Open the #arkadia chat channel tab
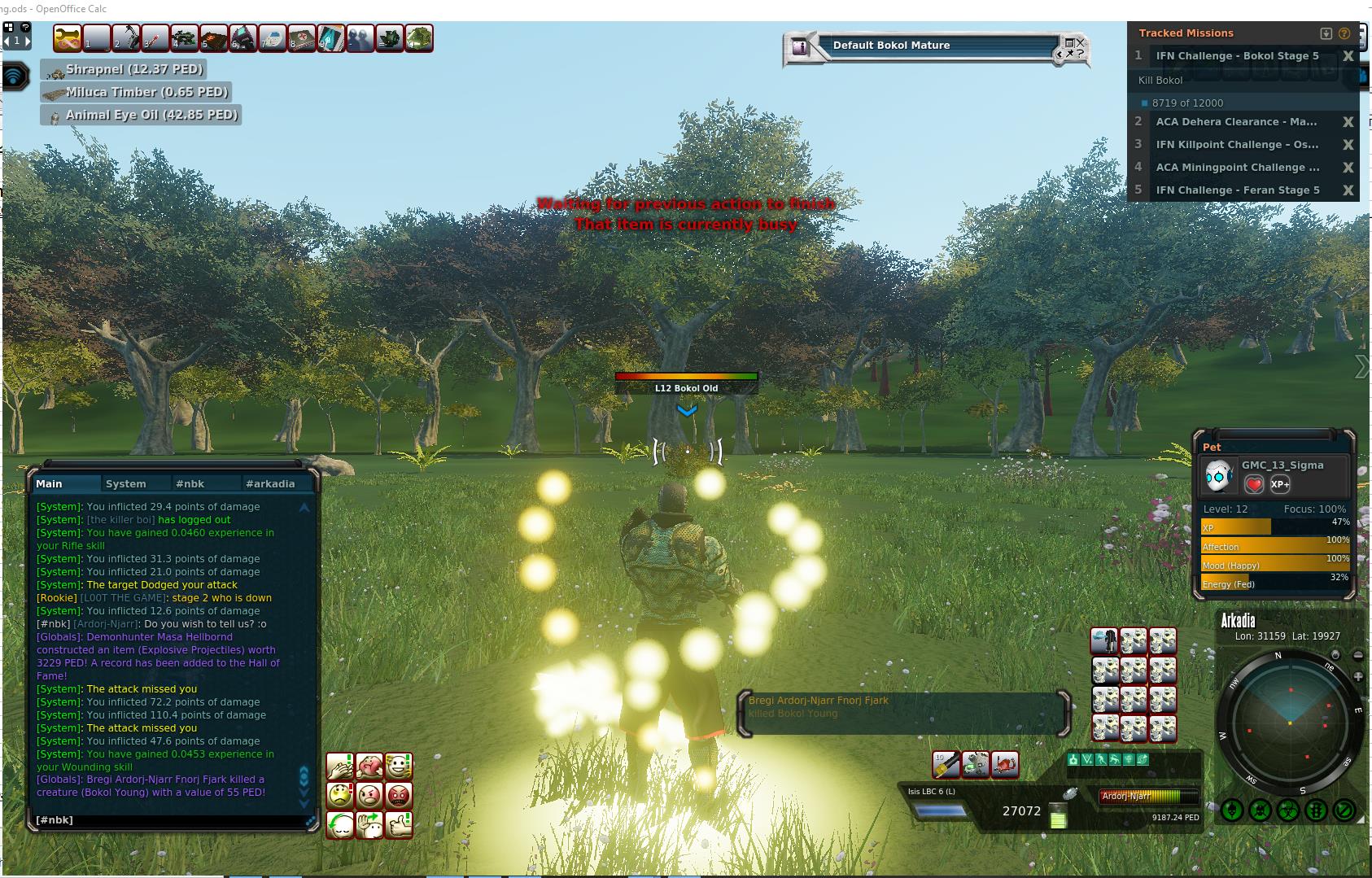This screenshot has width=1372, height=878. [270, 483]
